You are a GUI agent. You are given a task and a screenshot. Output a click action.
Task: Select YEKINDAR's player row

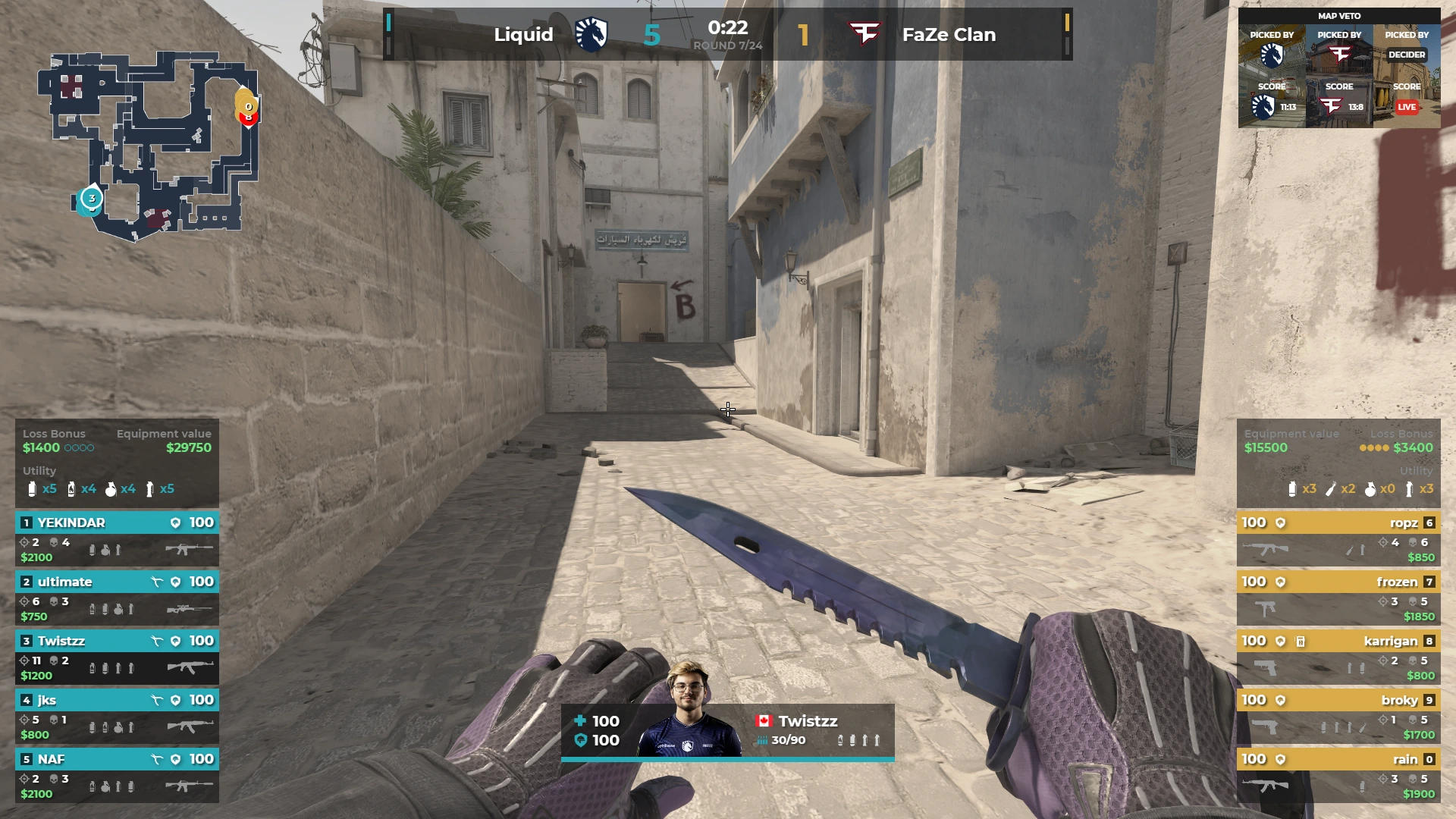117,538
